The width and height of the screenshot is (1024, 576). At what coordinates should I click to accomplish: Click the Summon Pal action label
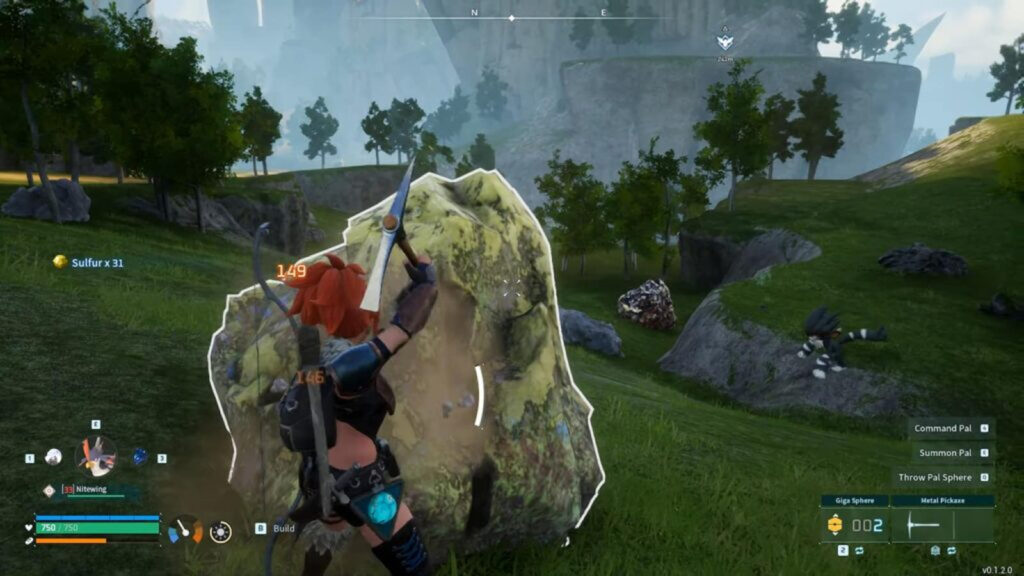point(945,453)
